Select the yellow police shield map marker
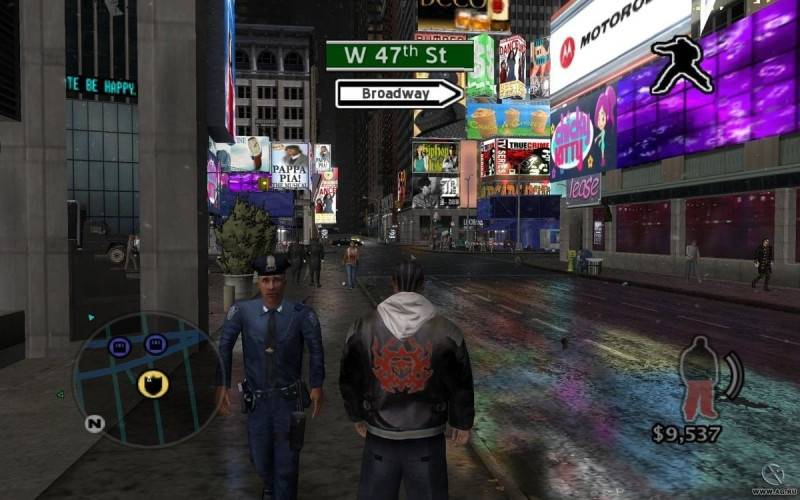Screen dimensions: 800x500 153,383
